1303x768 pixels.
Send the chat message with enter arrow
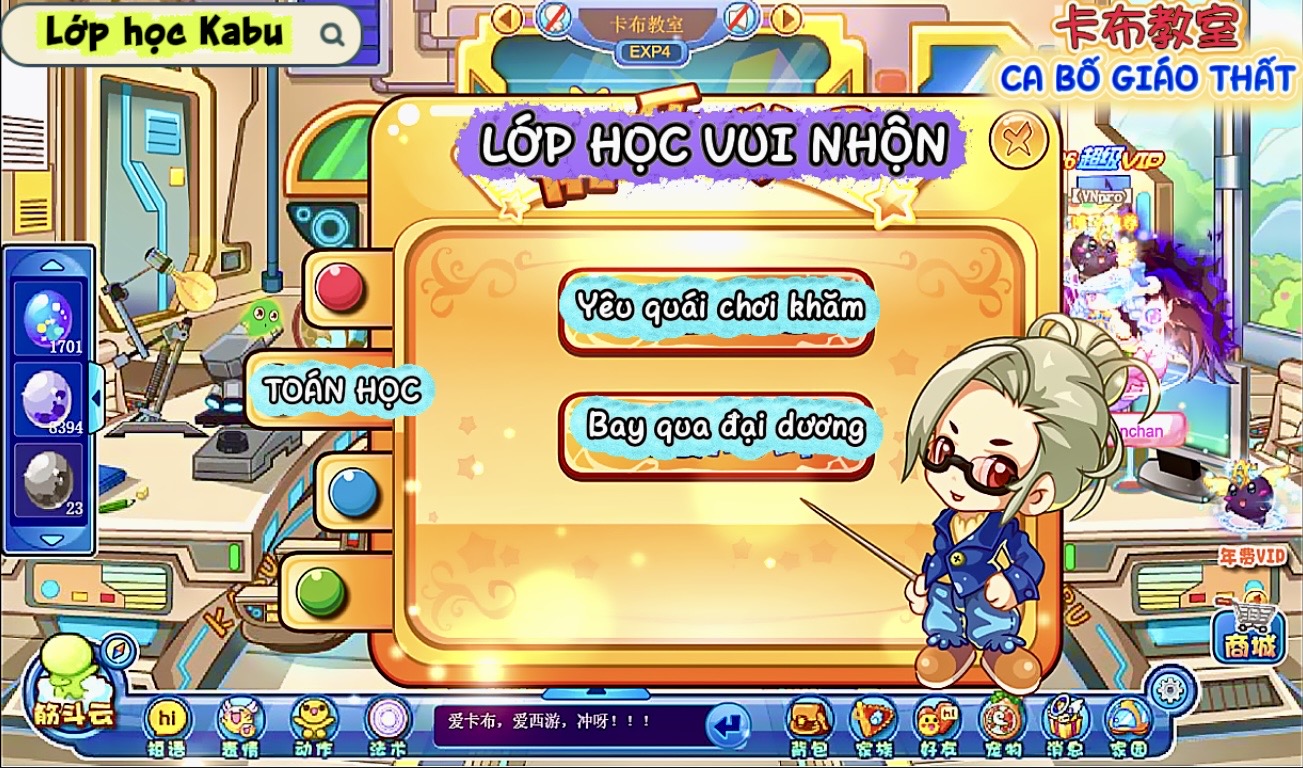[x=728, y=724]
